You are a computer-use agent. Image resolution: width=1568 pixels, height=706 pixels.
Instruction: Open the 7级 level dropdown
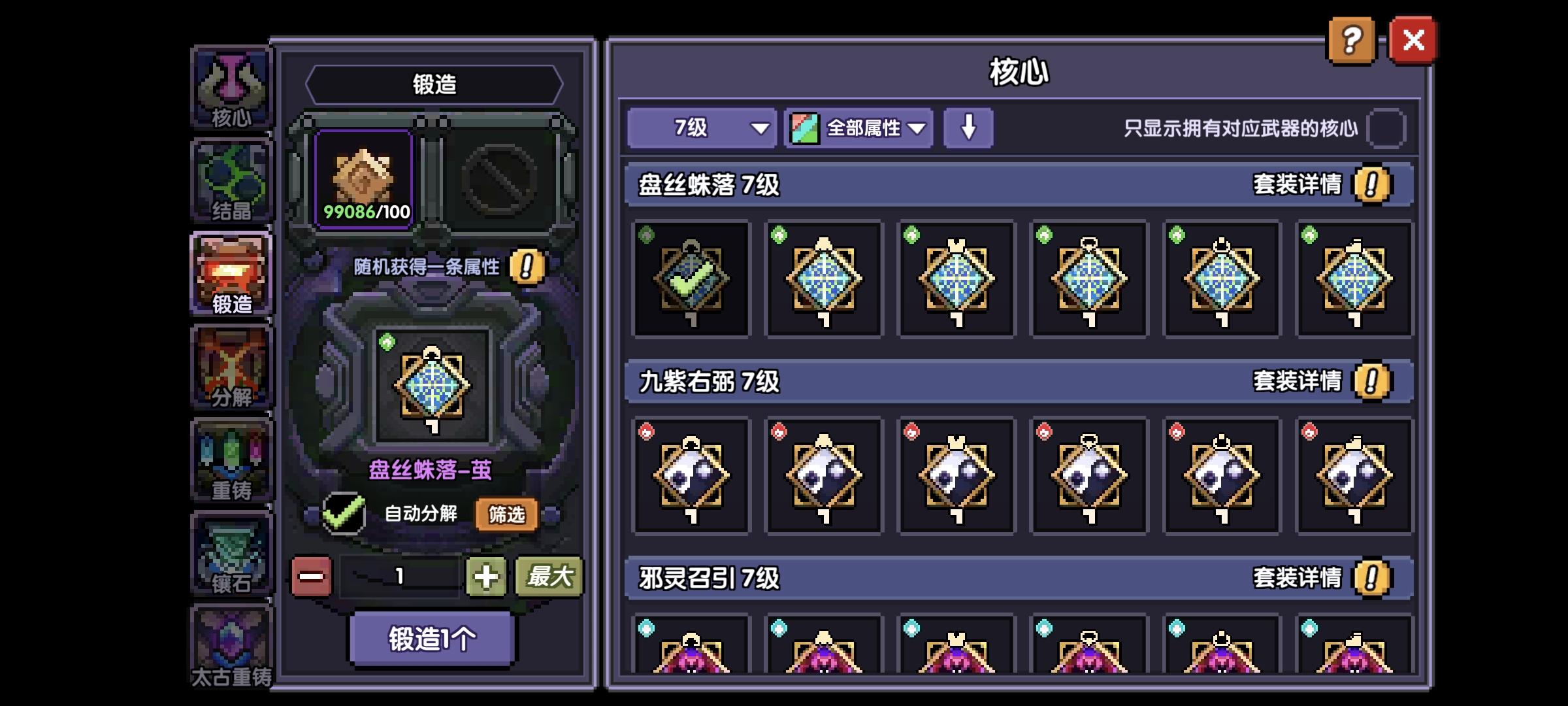point(699,128)
